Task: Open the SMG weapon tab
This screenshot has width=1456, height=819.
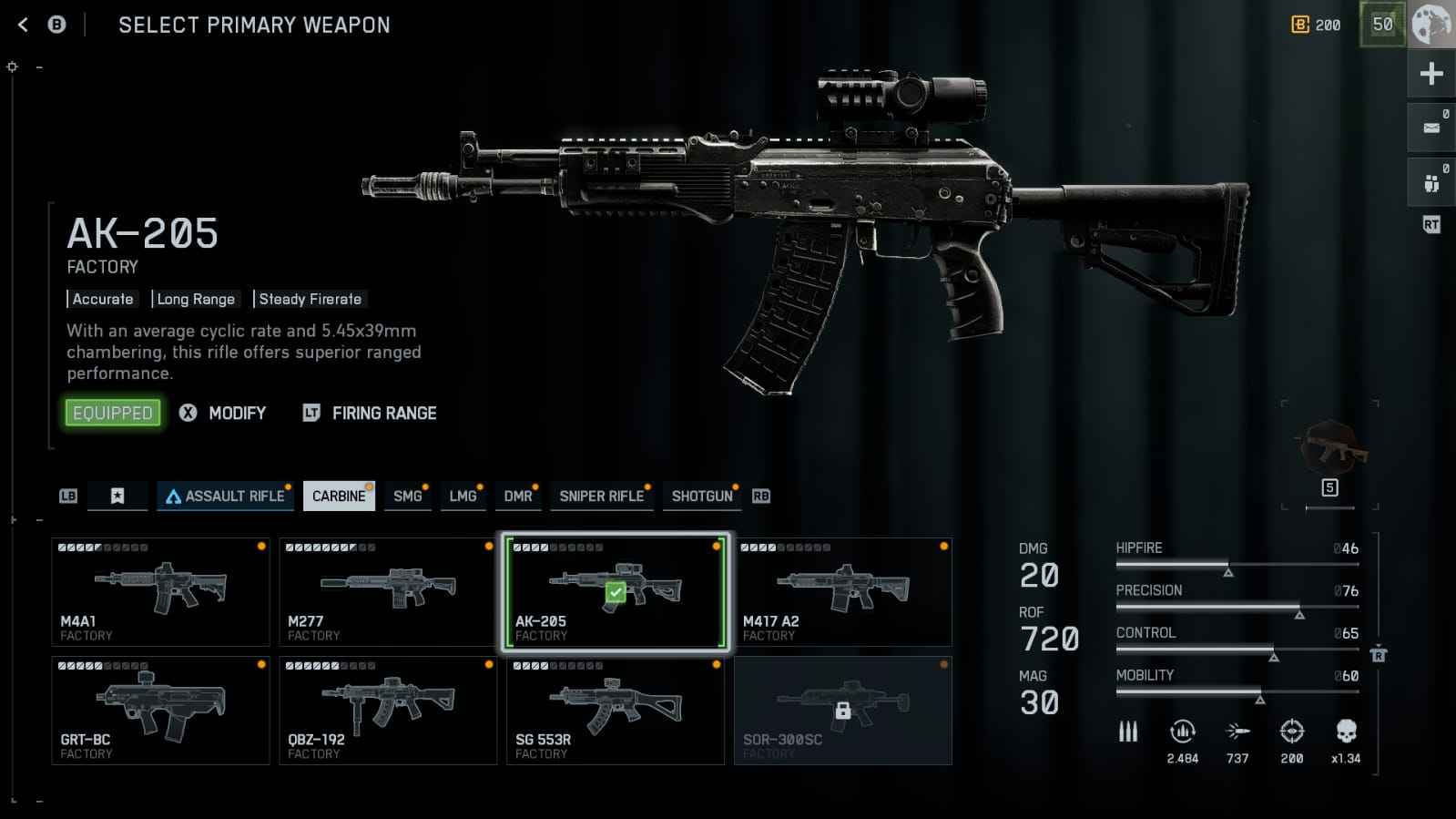Action: click(408, 497)
